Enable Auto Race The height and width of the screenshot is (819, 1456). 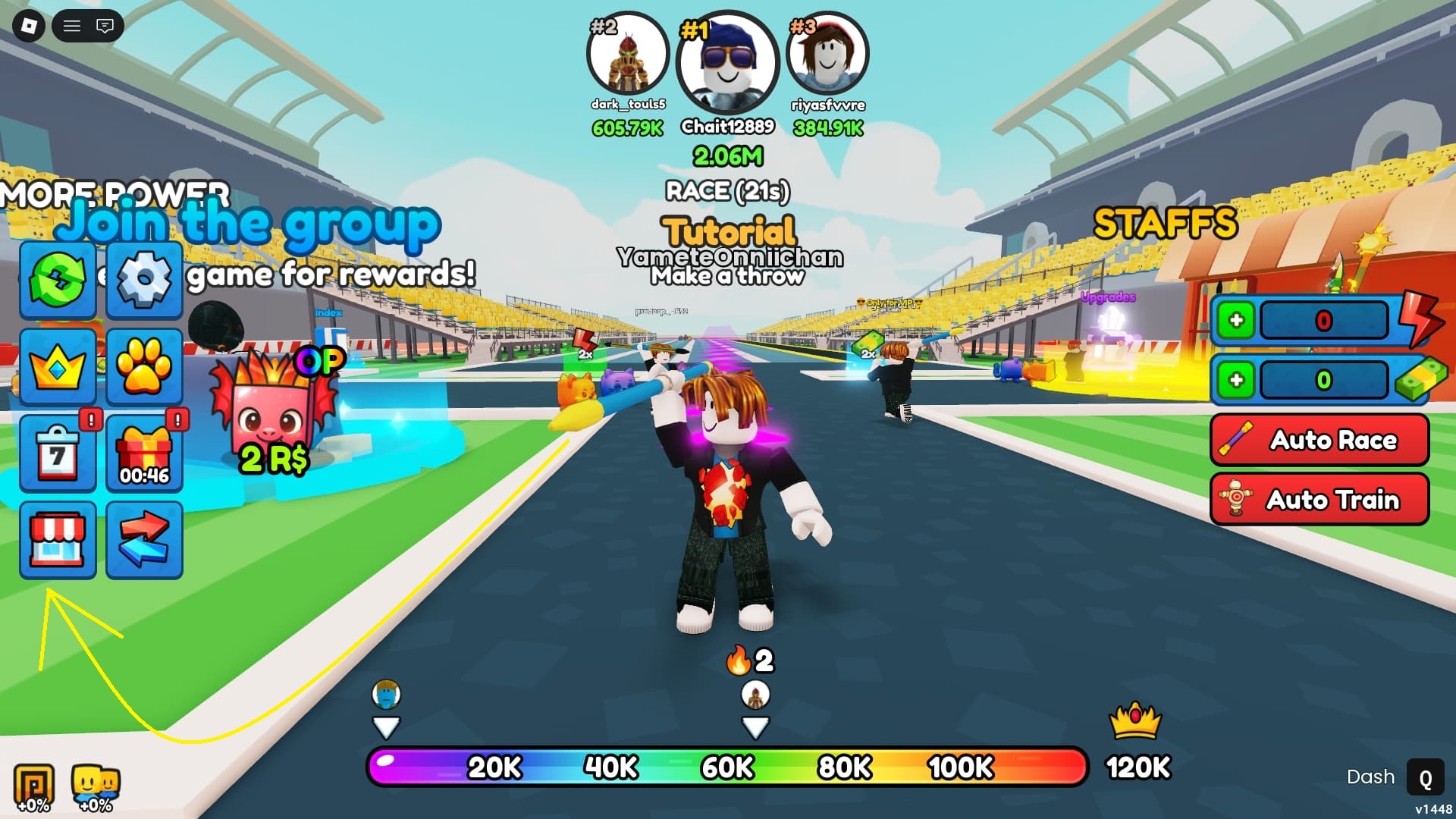[1319, 441]
